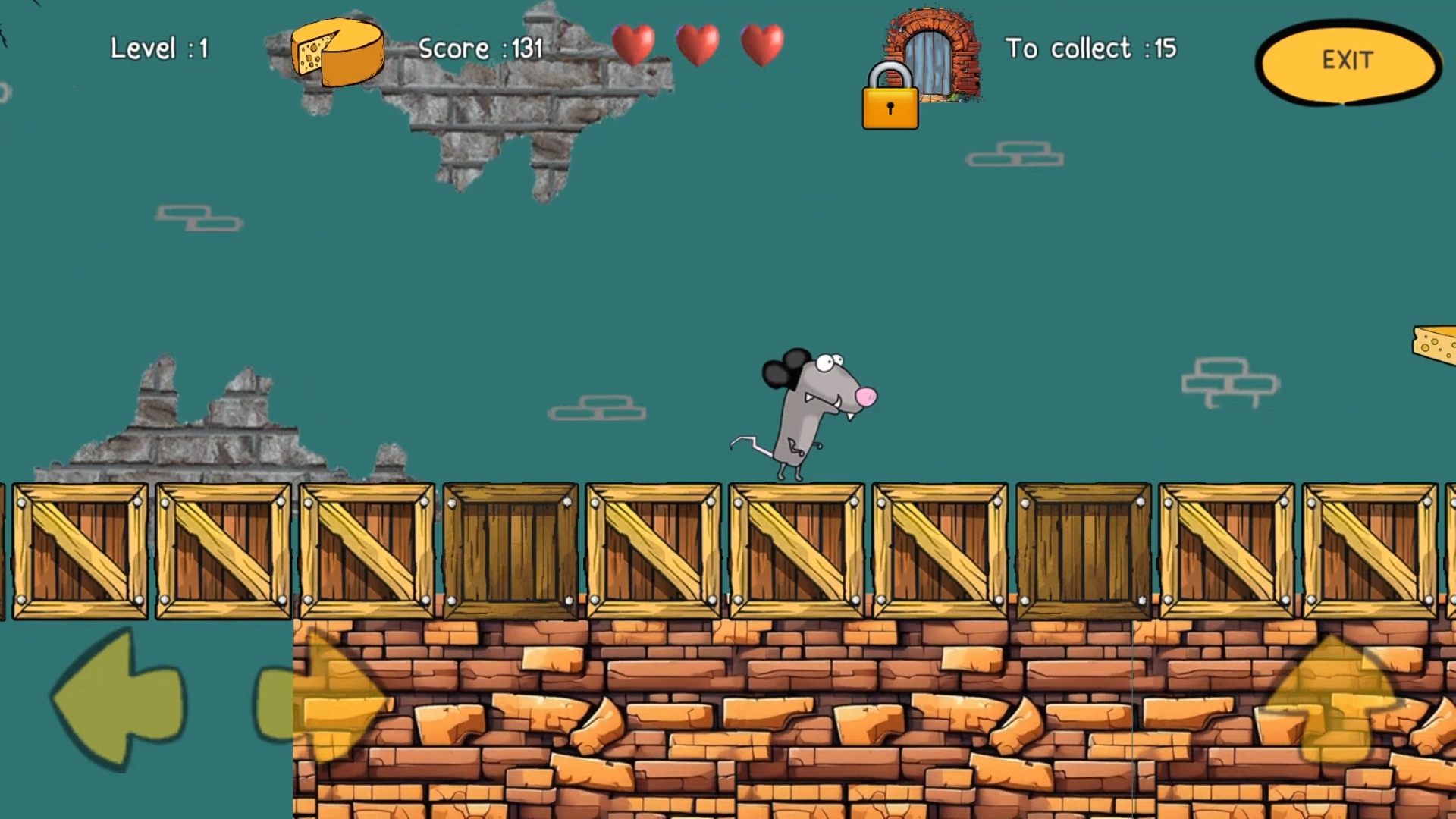
Task: Click the Score :131 display
Action: coord(481,48)
